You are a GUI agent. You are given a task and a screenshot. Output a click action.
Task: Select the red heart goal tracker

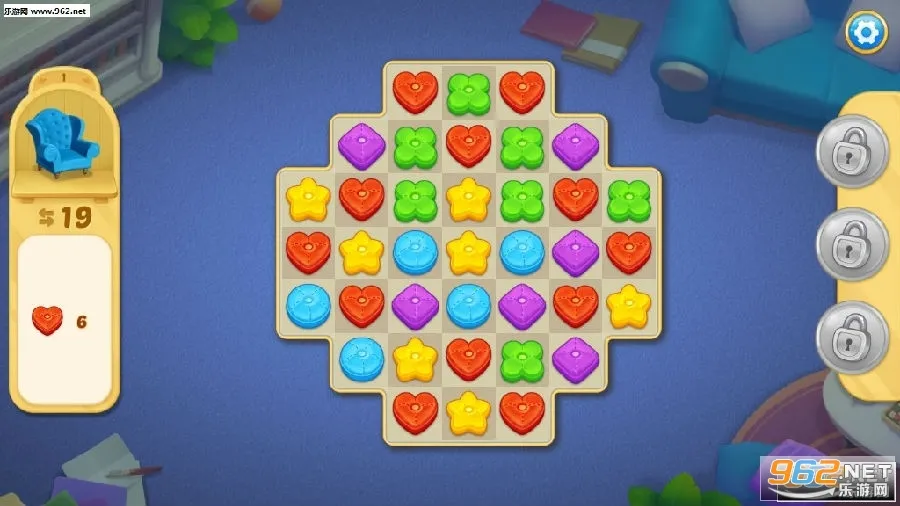[47, 320]
